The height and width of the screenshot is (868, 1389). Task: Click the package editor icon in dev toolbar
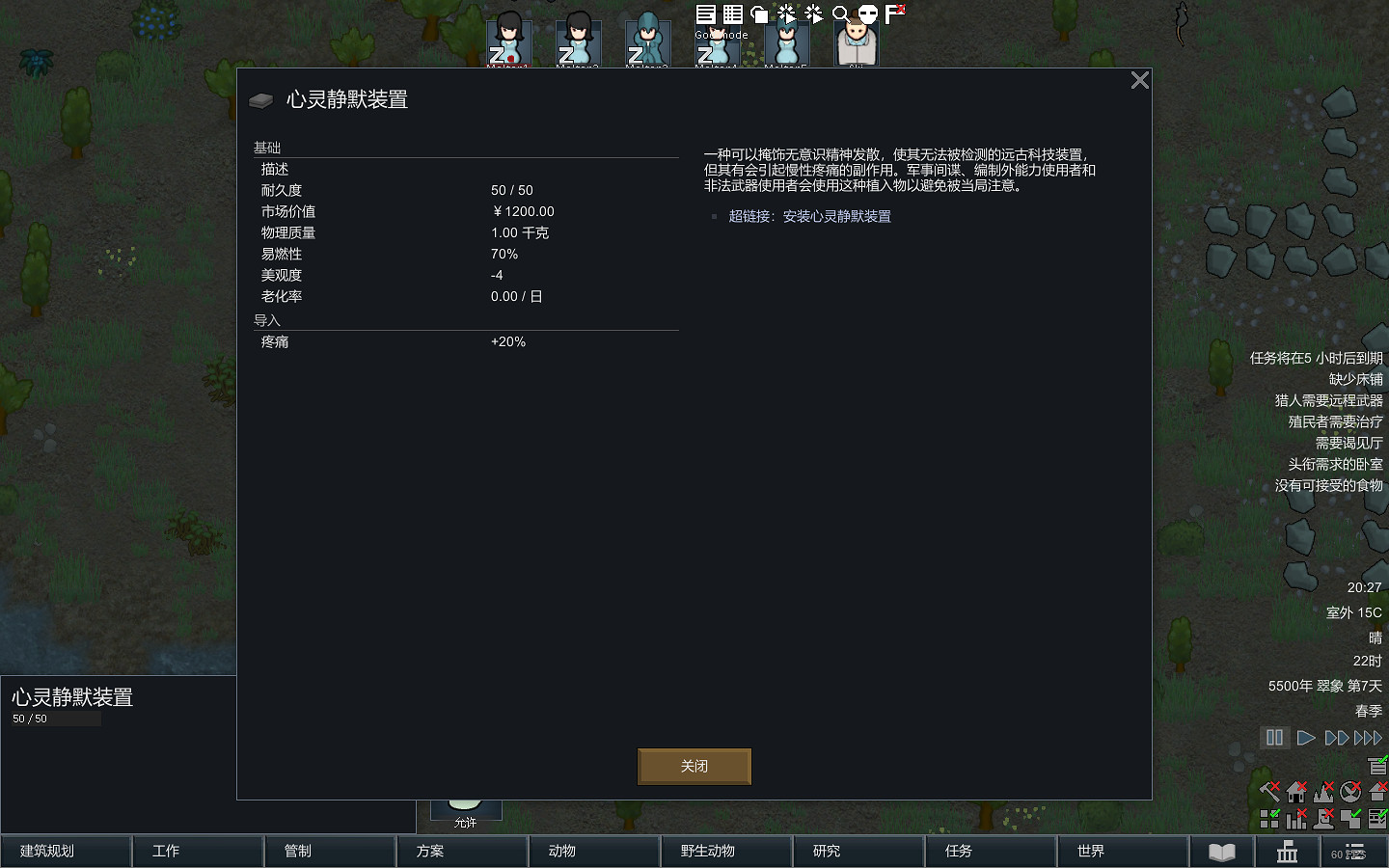(758, 14)
